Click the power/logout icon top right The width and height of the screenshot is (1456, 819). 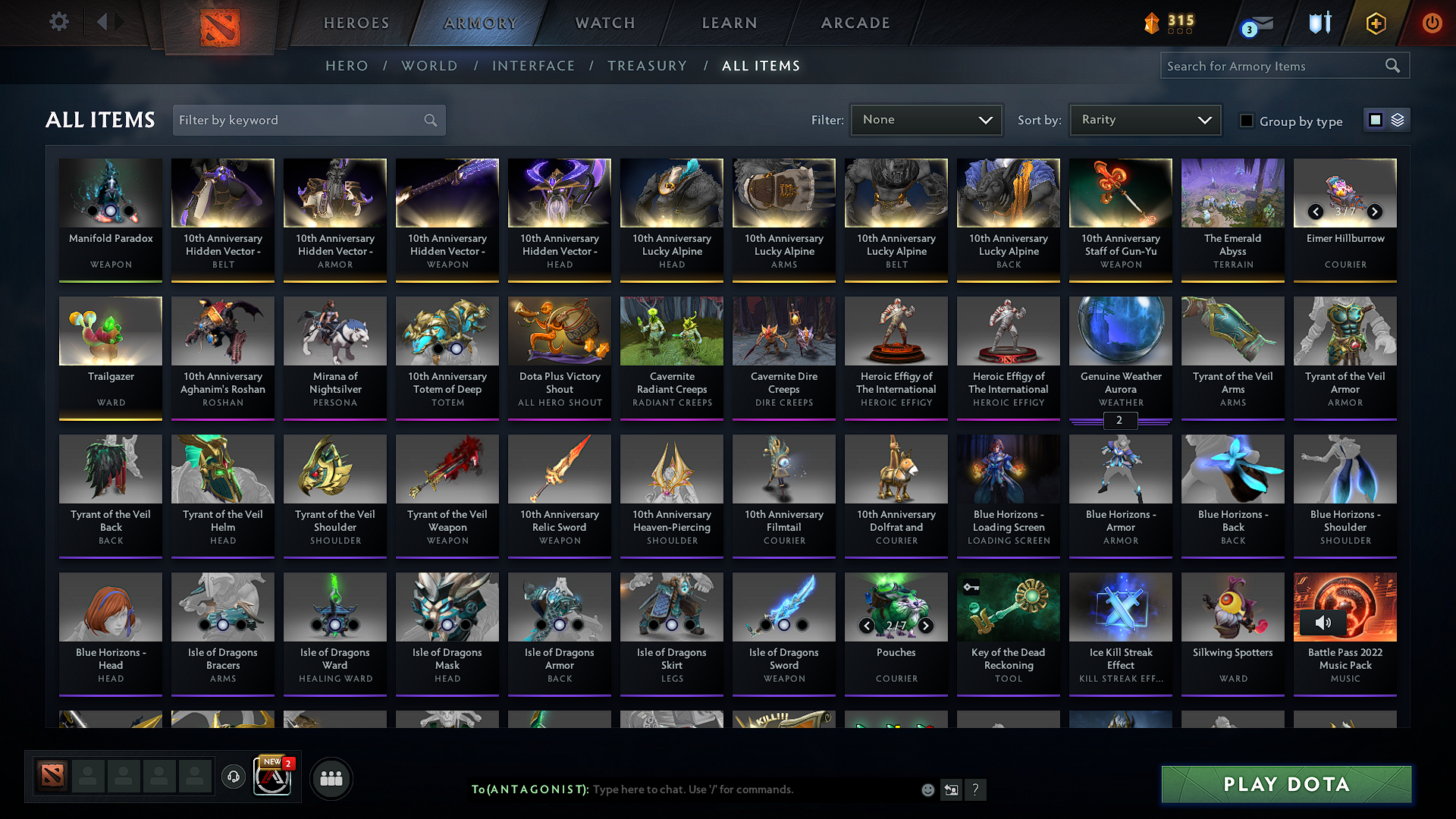(x=1432, y=23)
